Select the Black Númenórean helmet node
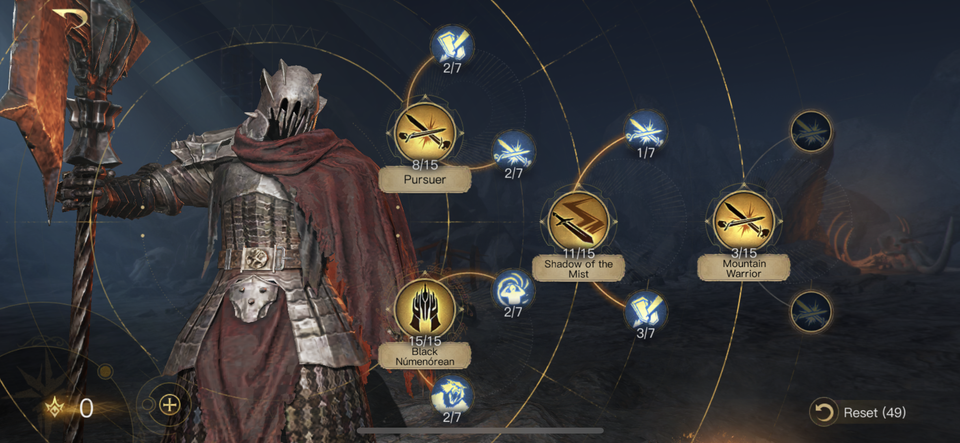Viewport: 960px width, 443px height. coord(424,307)
